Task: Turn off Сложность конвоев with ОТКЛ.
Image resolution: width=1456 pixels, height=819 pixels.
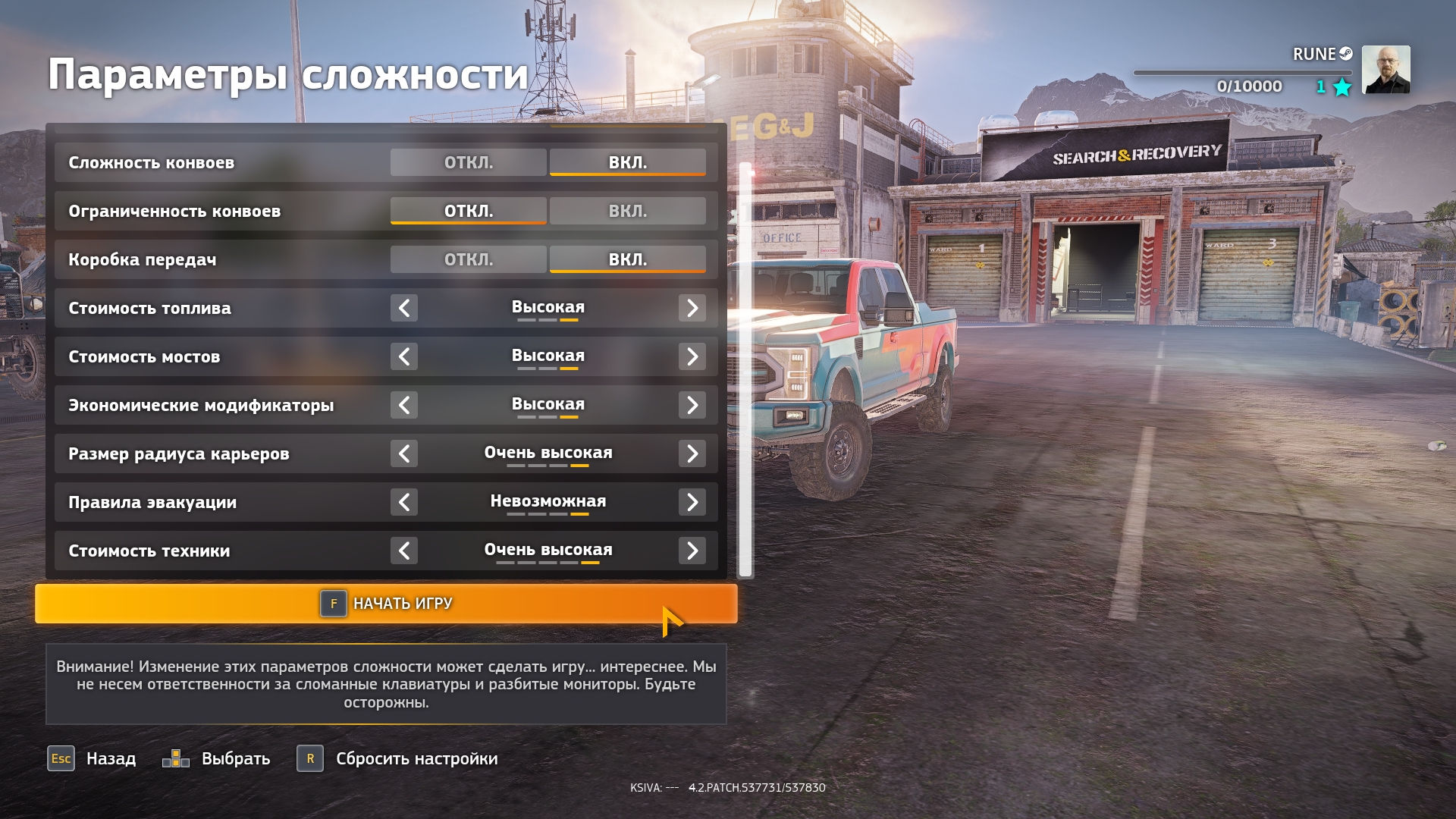Action: 468,162
